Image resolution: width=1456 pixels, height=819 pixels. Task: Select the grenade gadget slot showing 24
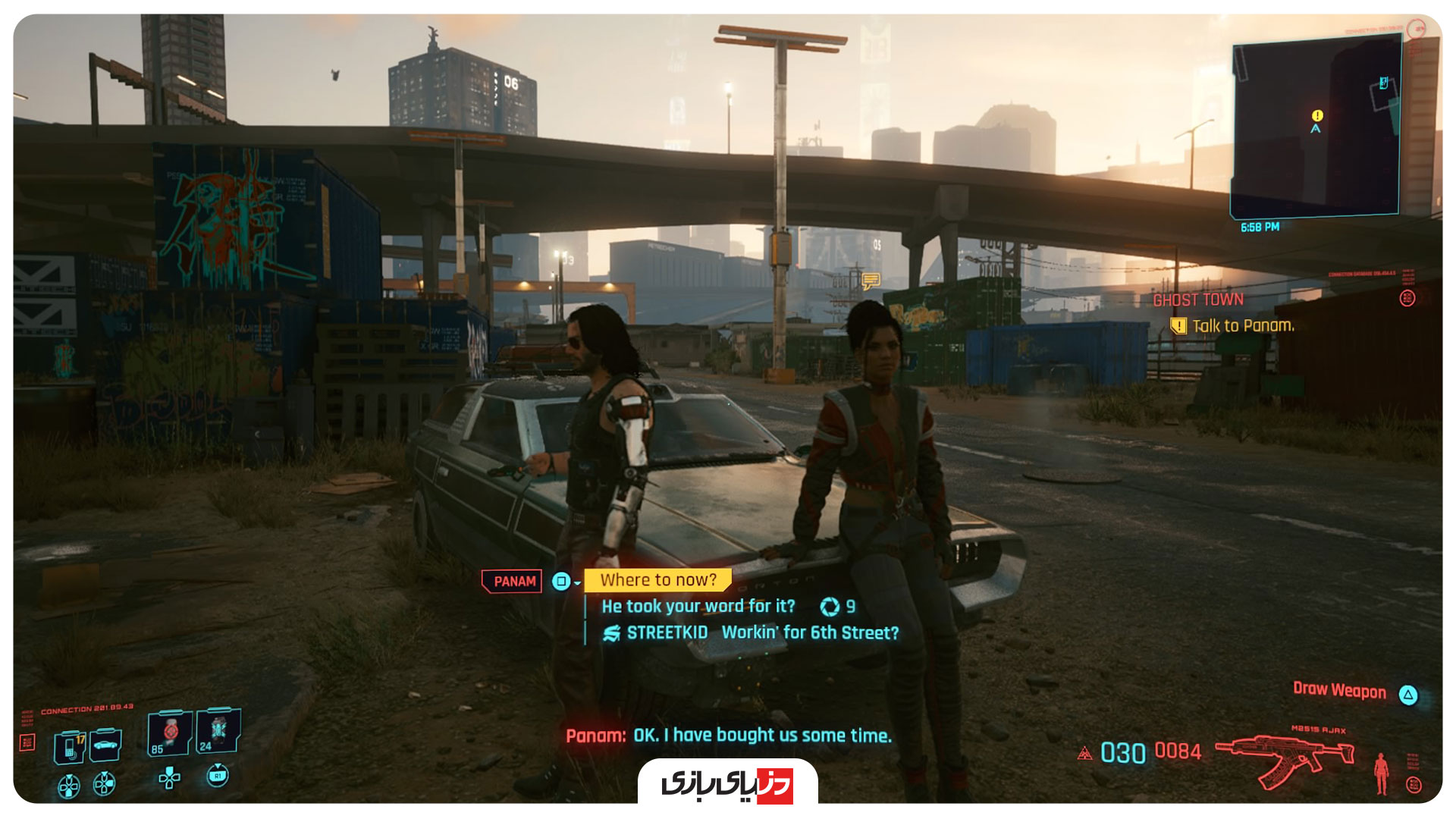point(218,731)
